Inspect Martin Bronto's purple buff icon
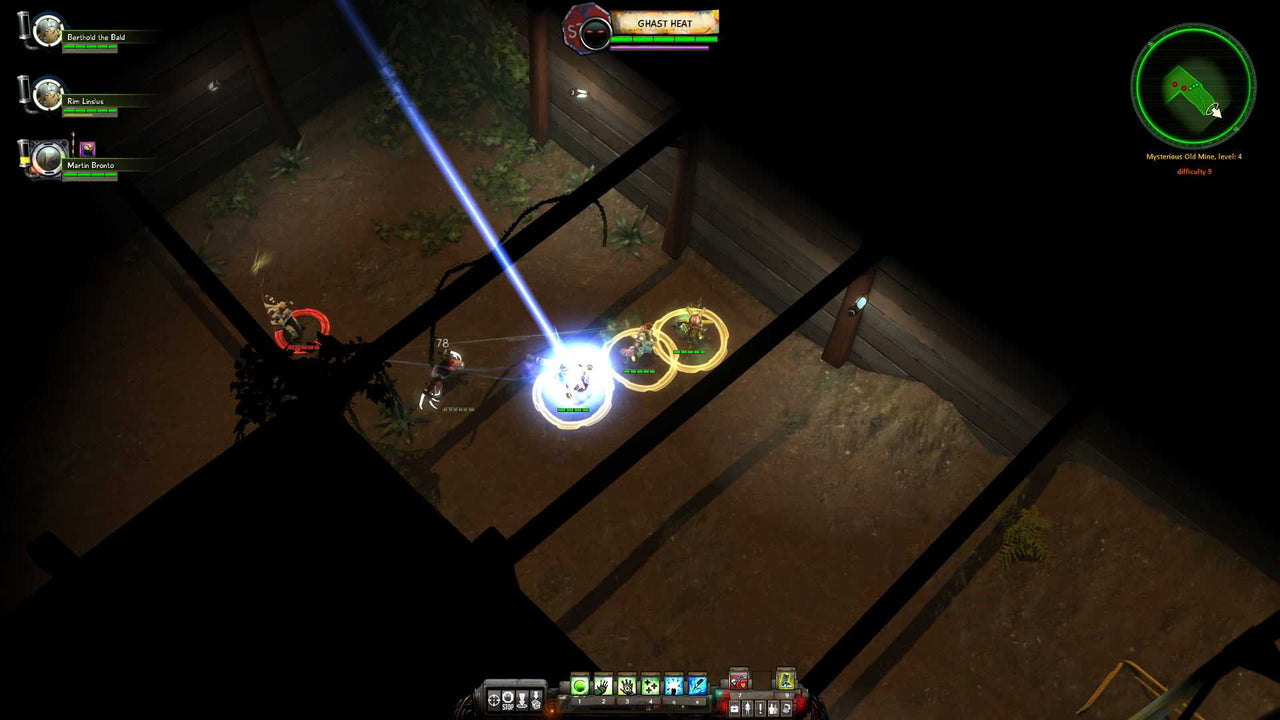This screenshot has width=1280, height=720. click(x=87, y=148)
